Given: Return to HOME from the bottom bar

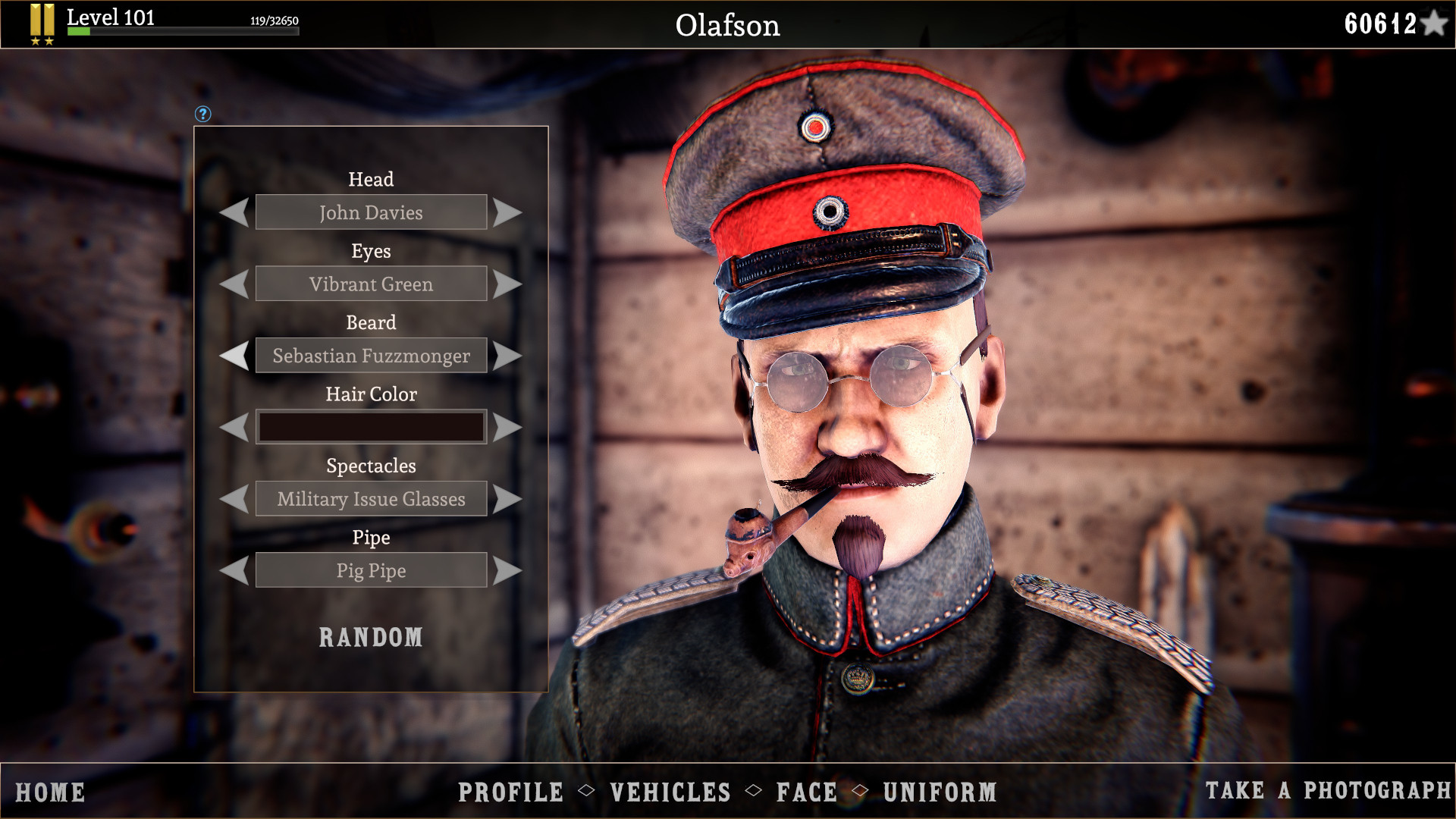Looking at the screenshot, I should (52, 792).
